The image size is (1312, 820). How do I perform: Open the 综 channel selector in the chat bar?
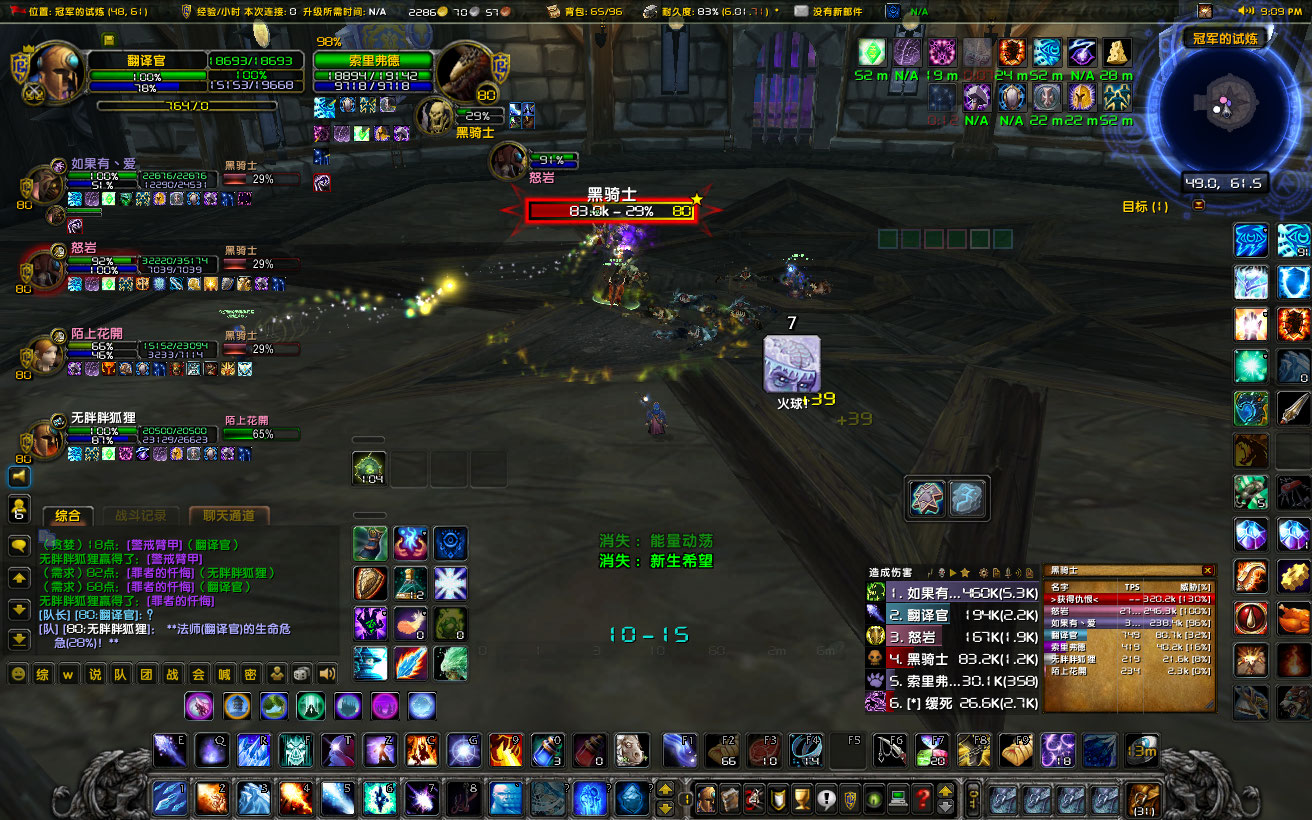click(x=43, y=673)
